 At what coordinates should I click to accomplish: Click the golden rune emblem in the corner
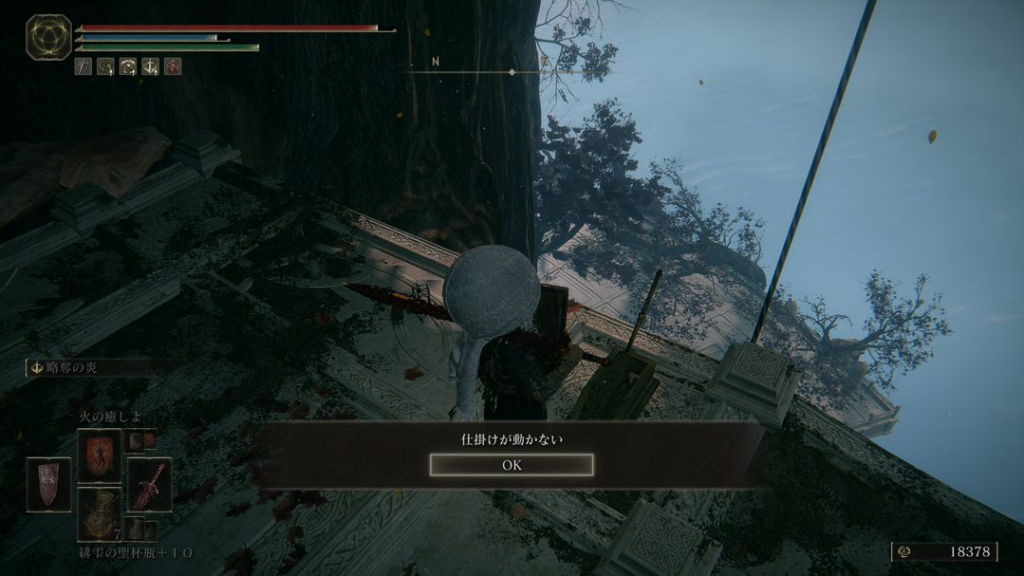tap(48, 37)
